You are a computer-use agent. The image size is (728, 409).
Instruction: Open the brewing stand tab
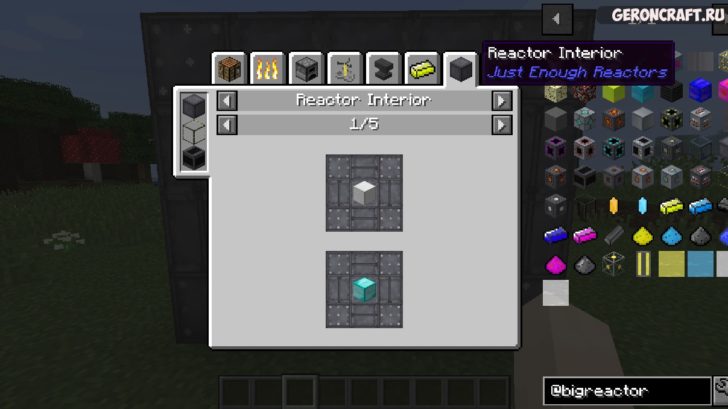coord(344,69)
